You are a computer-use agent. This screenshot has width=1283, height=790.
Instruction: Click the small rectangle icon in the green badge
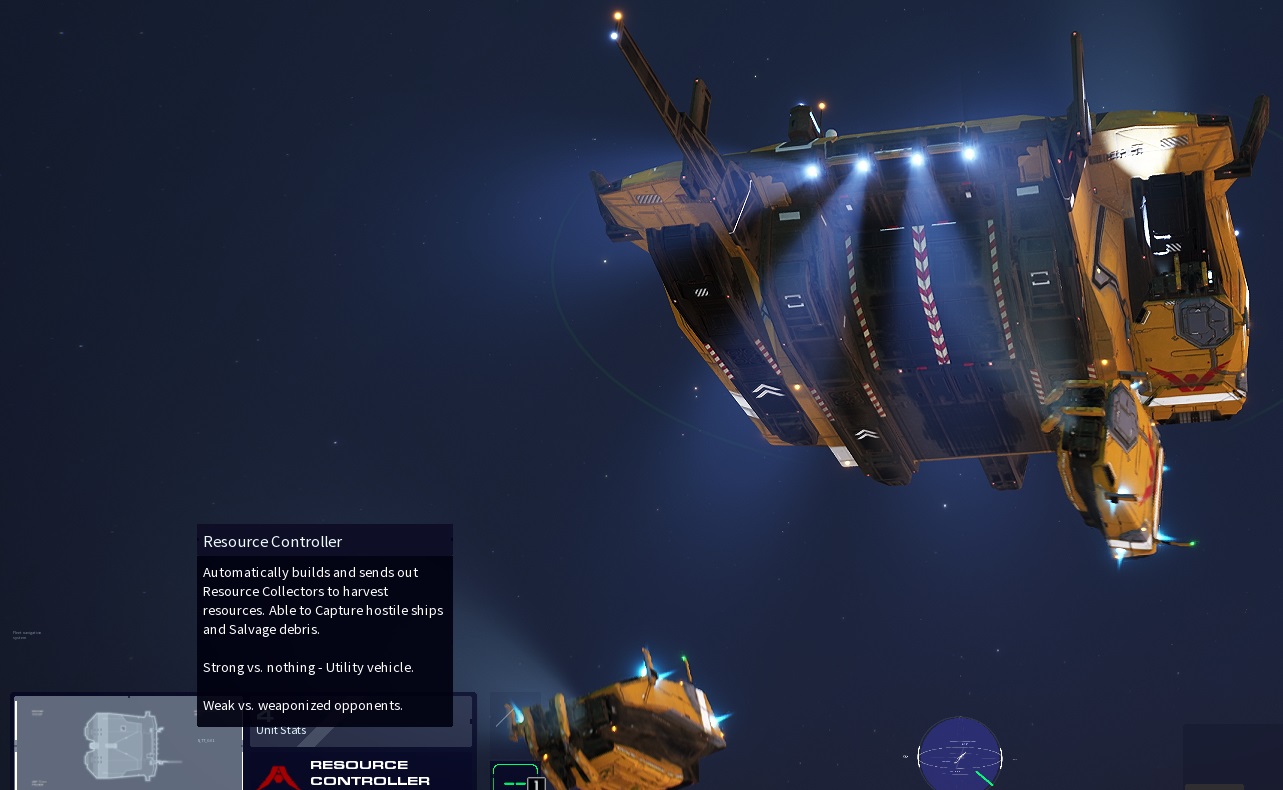click(537, 782)
